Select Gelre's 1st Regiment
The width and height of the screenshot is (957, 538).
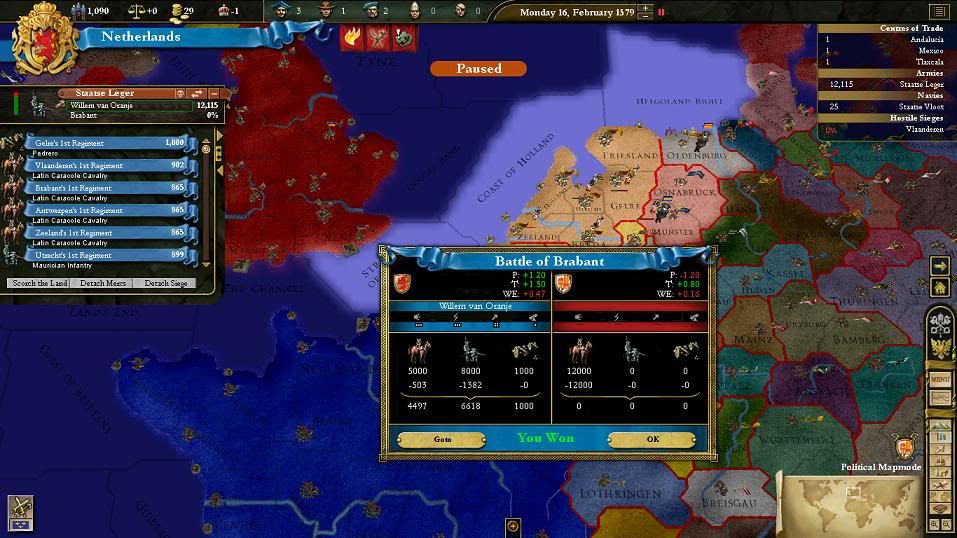pos(105,143)
